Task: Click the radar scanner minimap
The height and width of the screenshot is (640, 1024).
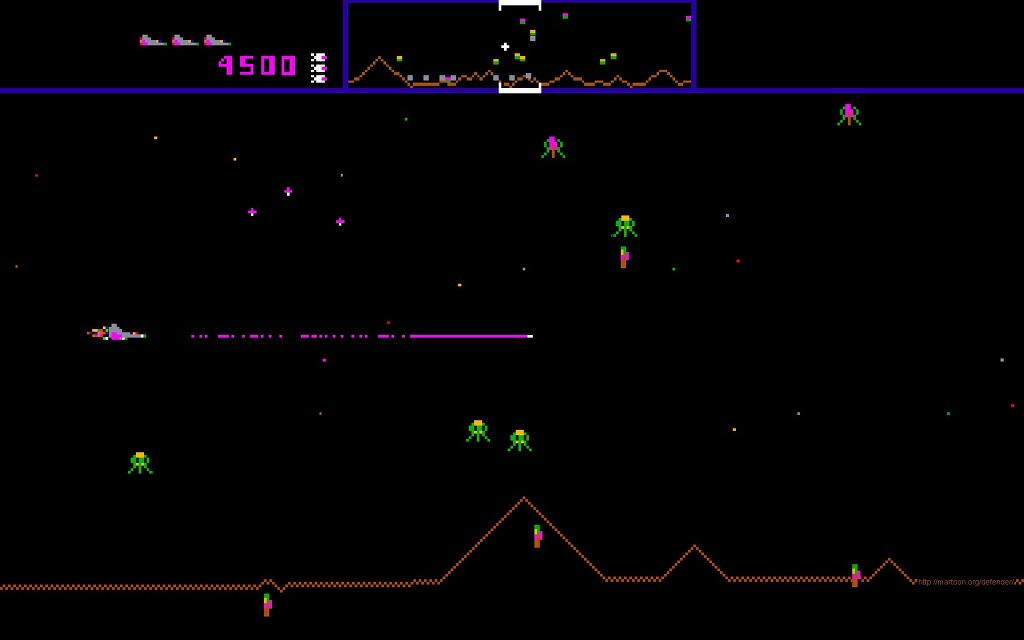Action: 519,46
